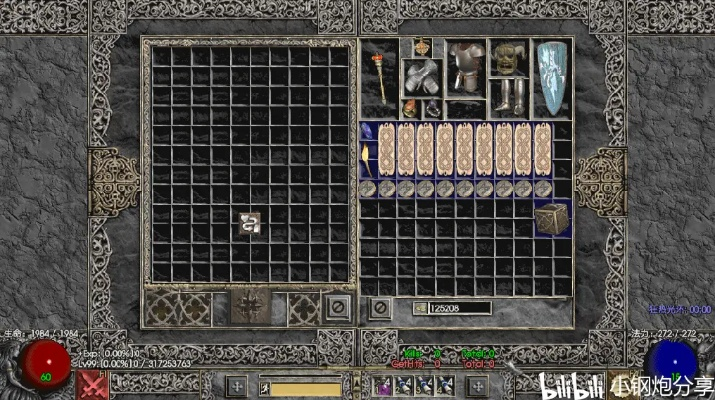Image resolution: width=715 pixels, height=400 pixels.
Task: Toggle the run/walk stamina button
Action: (x=265, y=387)
